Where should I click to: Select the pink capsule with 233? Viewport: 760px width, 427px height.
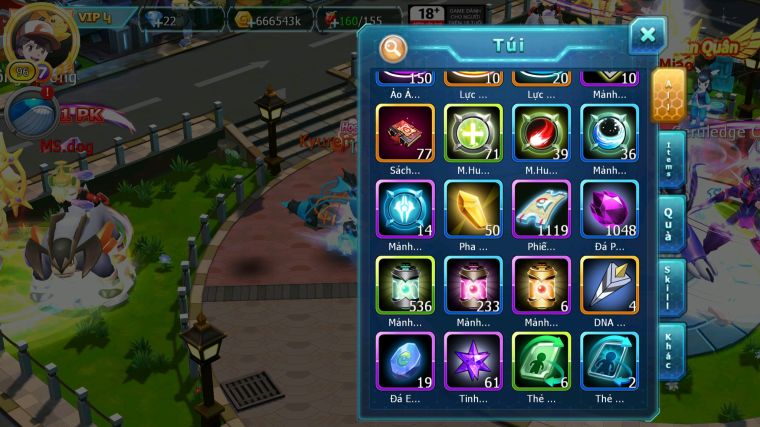point(473,285)
